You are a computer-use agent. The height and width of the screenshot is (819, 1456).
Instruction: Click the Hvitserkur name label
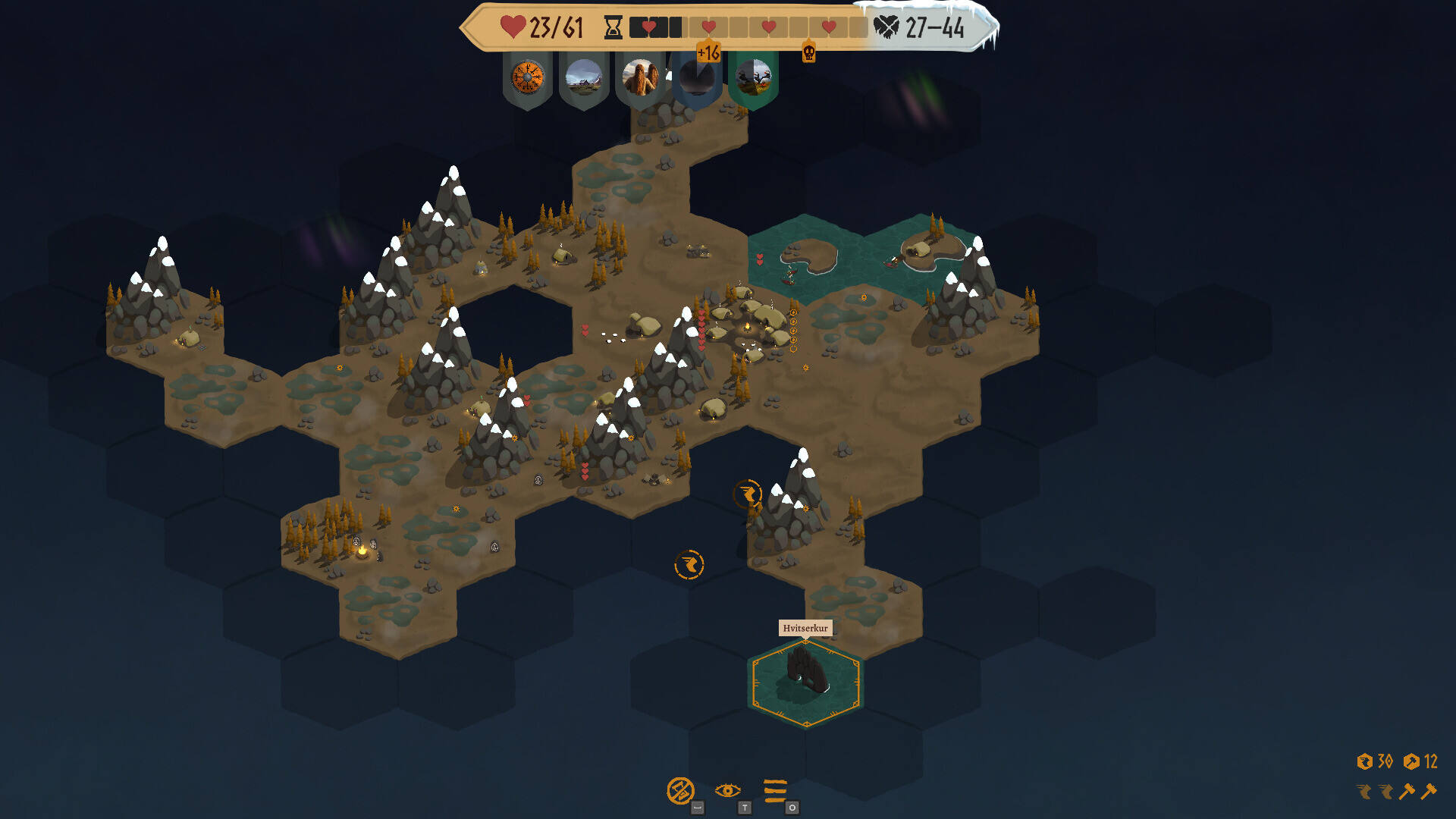[x=806, y=628]
